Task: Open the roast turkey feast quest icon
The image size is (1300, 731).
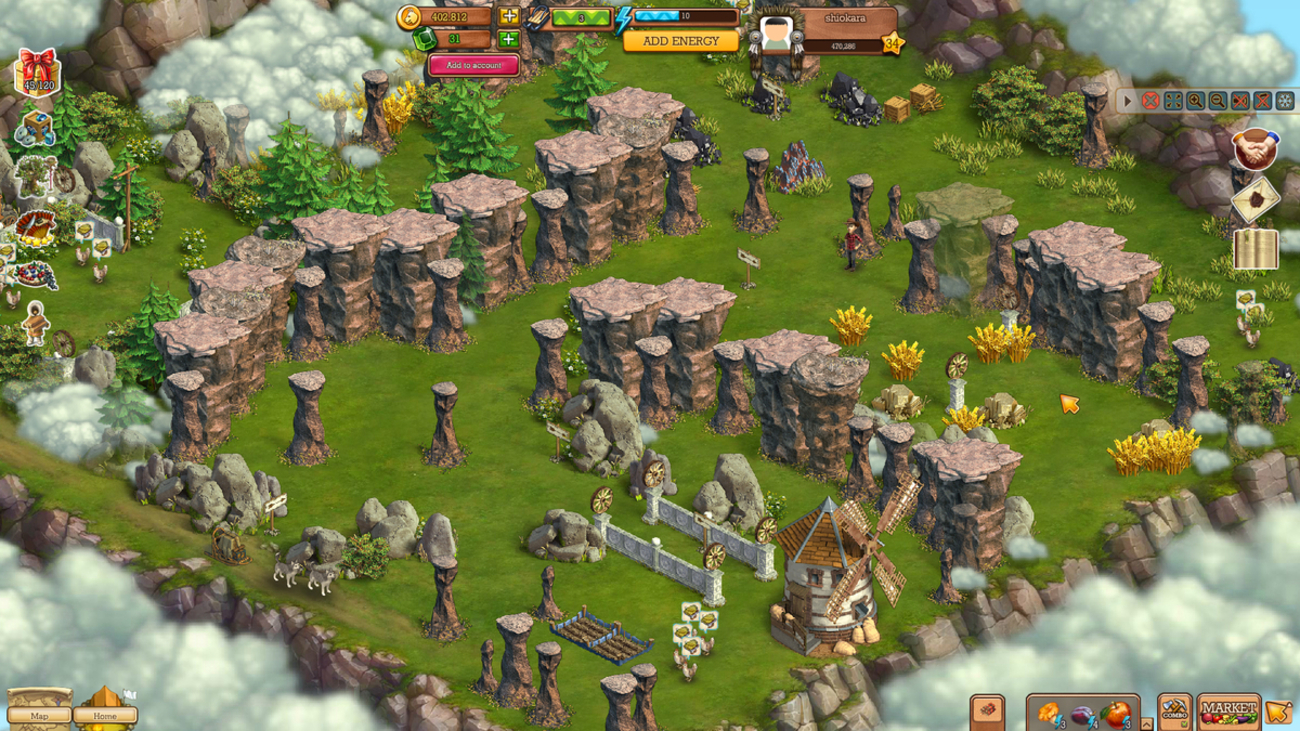Action: pos(36,225)
